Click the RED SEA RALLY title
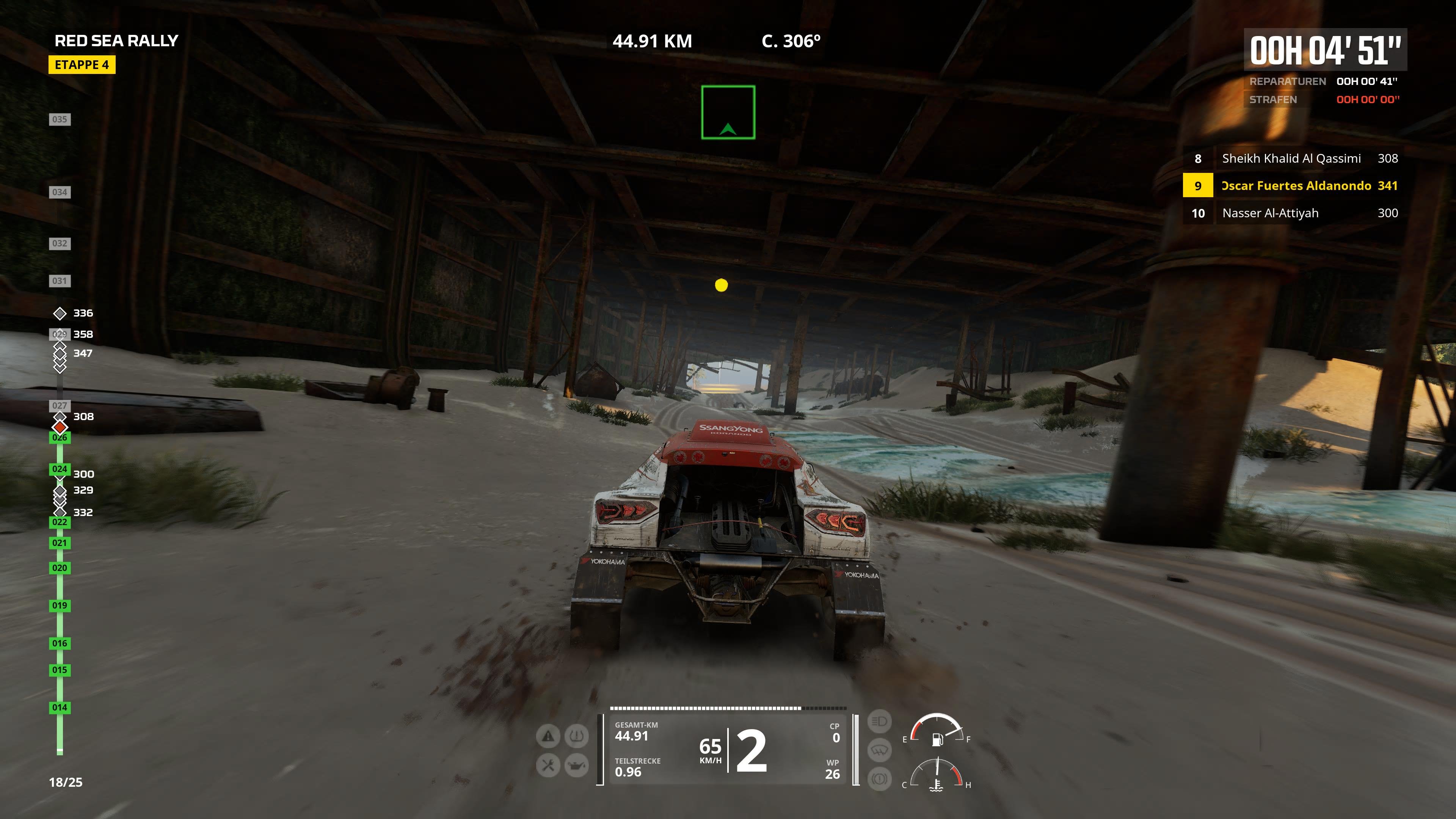Viewport: 1456px width, 819px height. click(x=117, y=40)
